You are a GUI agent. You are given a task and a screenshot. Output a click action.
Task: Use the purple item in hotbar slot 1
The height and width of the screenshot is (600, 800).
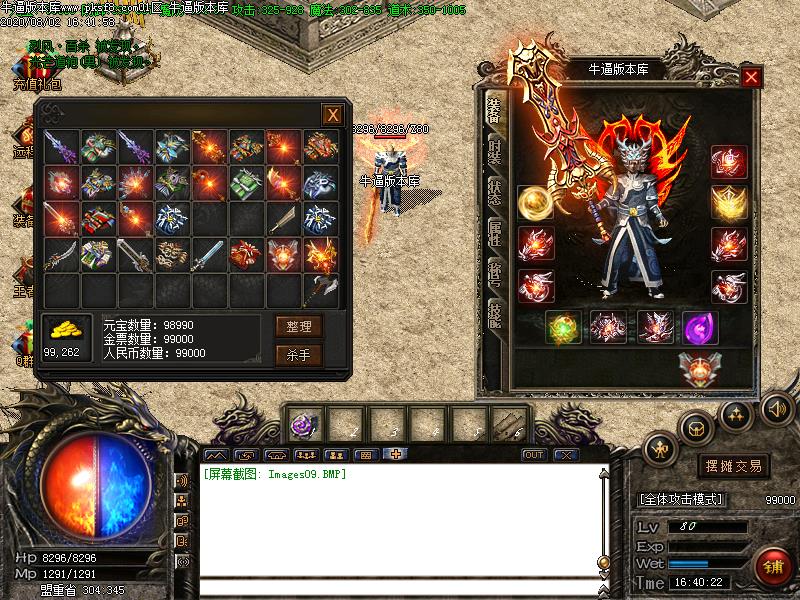302,424
